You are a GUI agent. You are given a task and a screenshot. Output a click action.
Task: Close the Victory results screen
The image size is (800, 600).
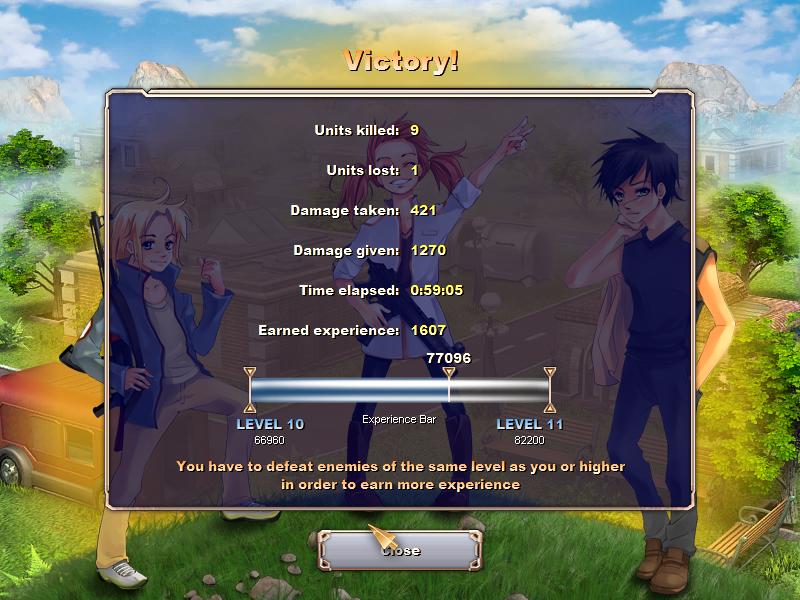pos(401,550)
